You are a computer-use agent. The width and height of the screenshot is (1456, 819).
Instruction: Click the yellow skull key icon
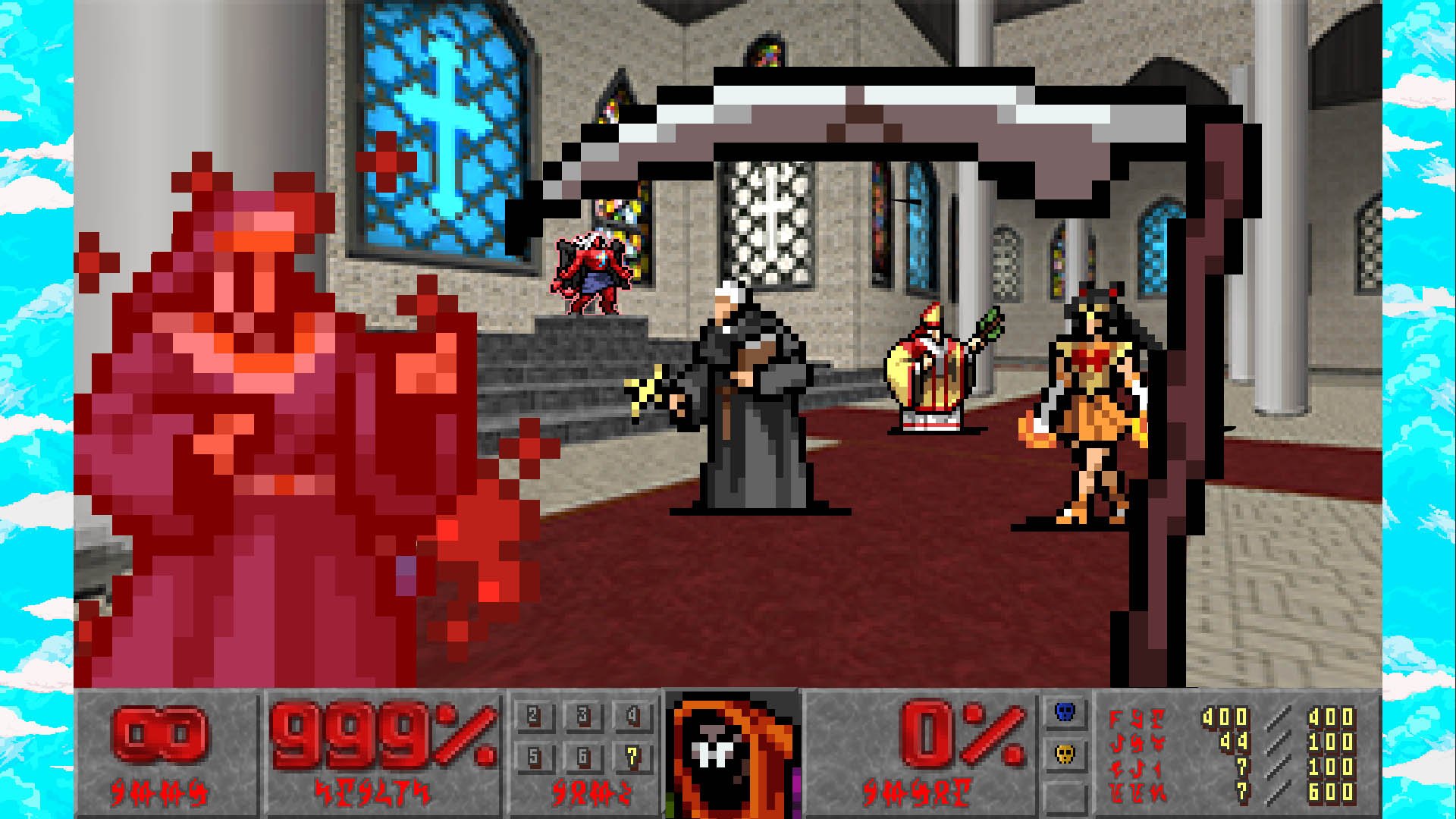[1065, 755]
